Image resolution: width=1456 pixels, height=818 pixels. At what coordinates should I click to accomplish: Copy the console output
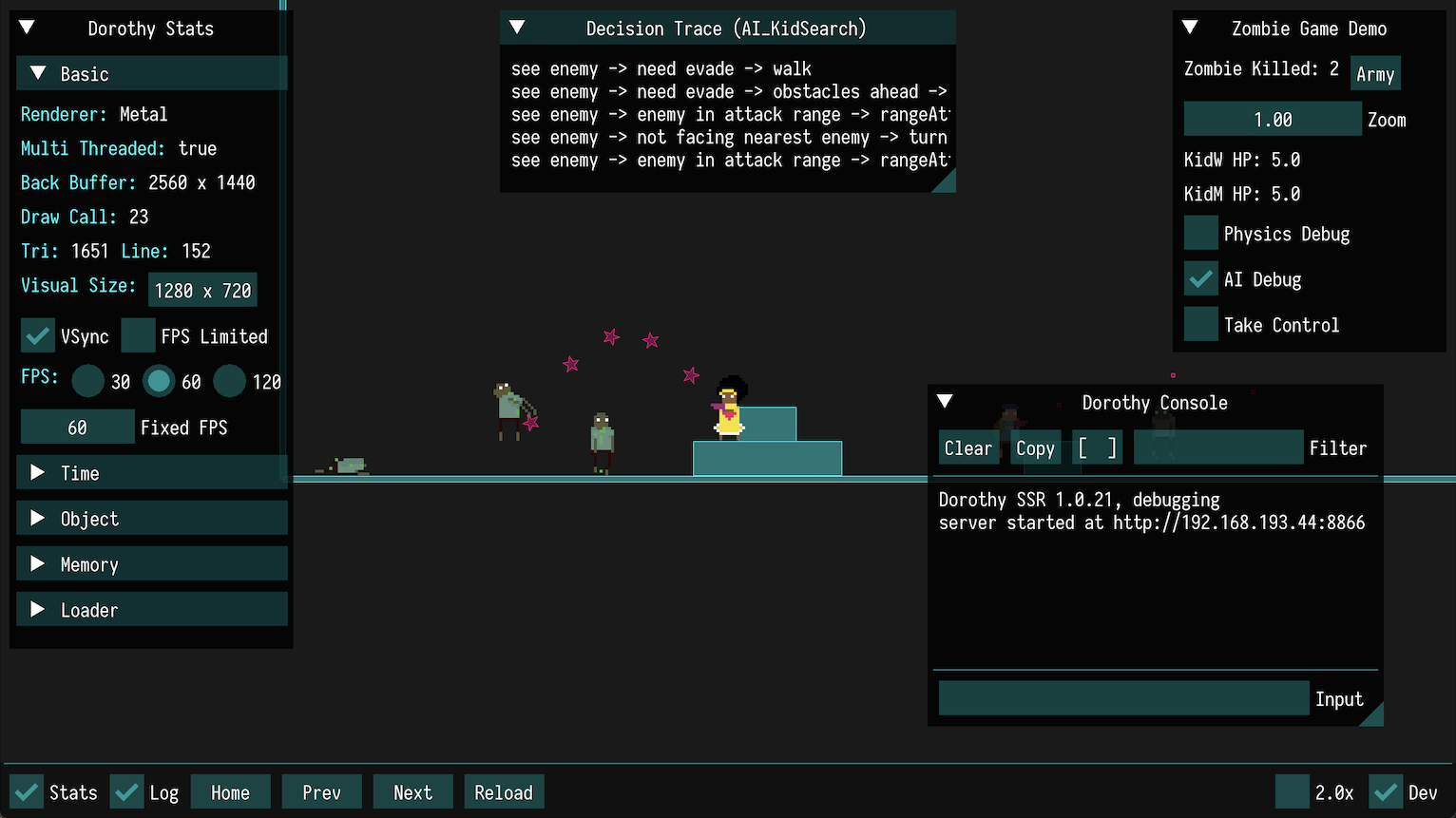1035,448
